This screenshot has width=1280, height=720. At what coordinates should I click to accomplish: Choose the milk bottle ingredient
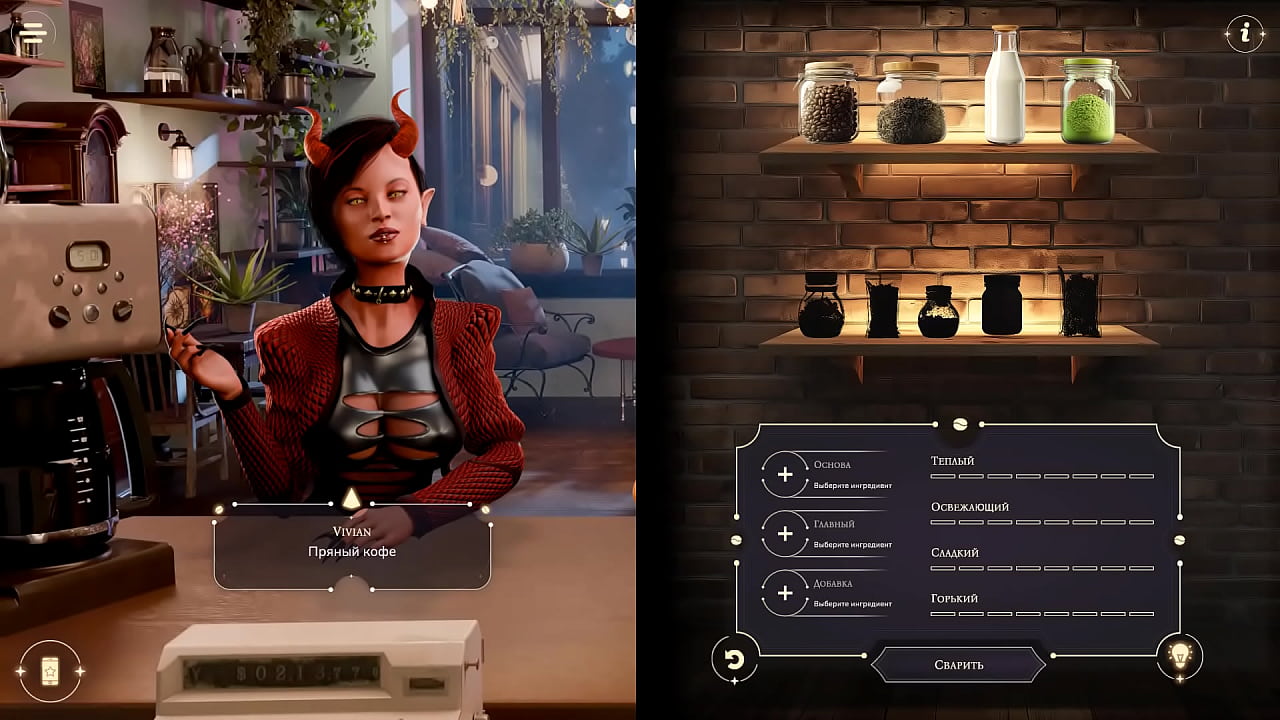[x=1004, y=88]
